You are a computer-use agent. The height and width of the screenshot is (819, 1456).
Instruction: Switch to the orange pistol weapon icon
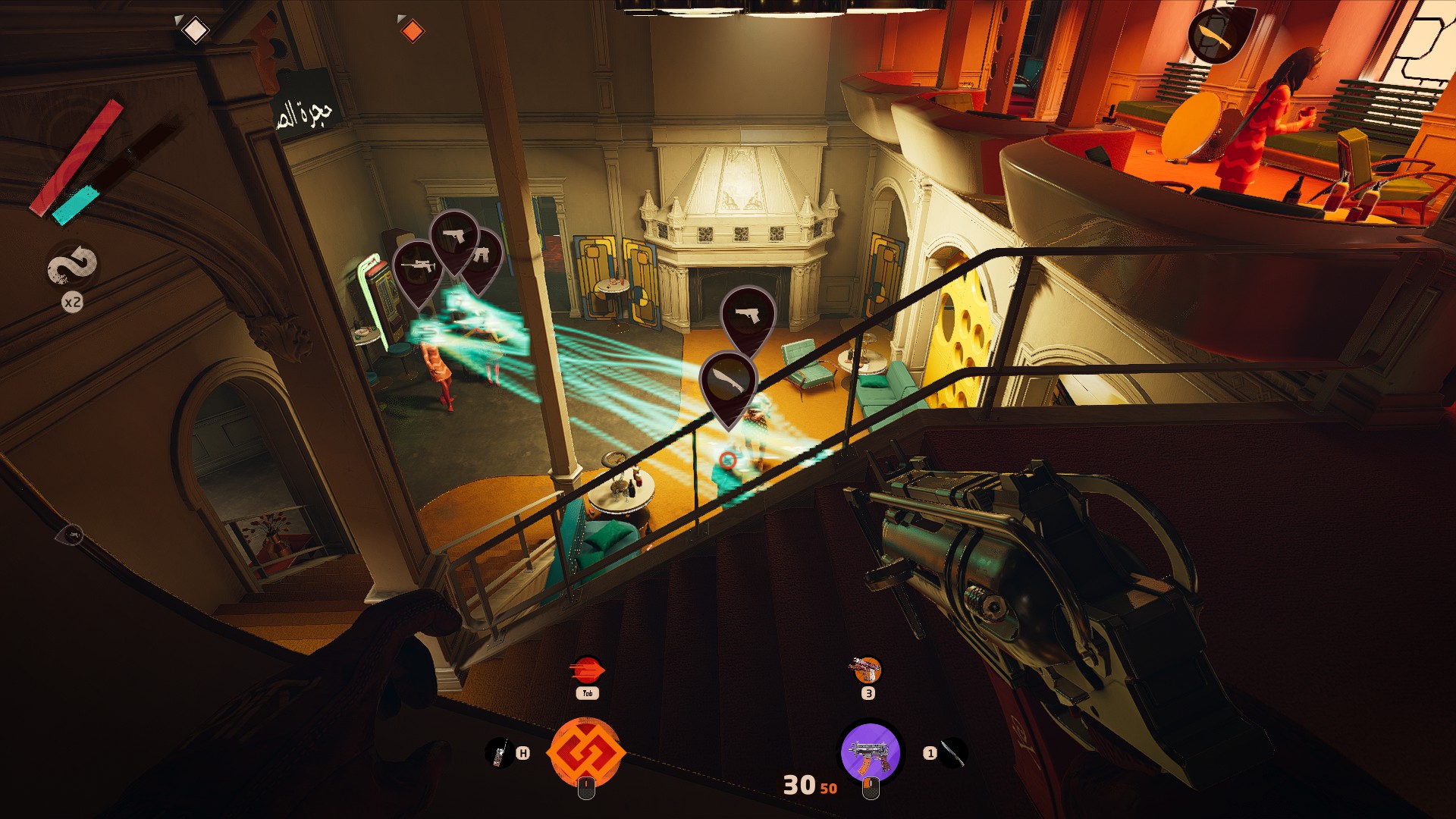868,670
